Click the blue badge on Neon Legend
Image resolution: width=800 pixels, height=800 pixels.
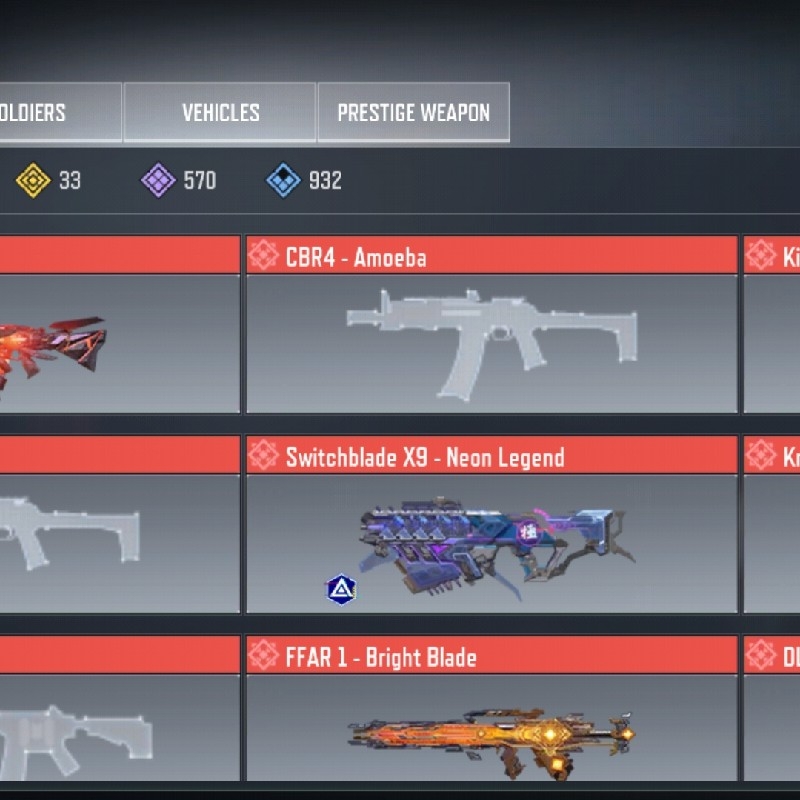(341, 590)
